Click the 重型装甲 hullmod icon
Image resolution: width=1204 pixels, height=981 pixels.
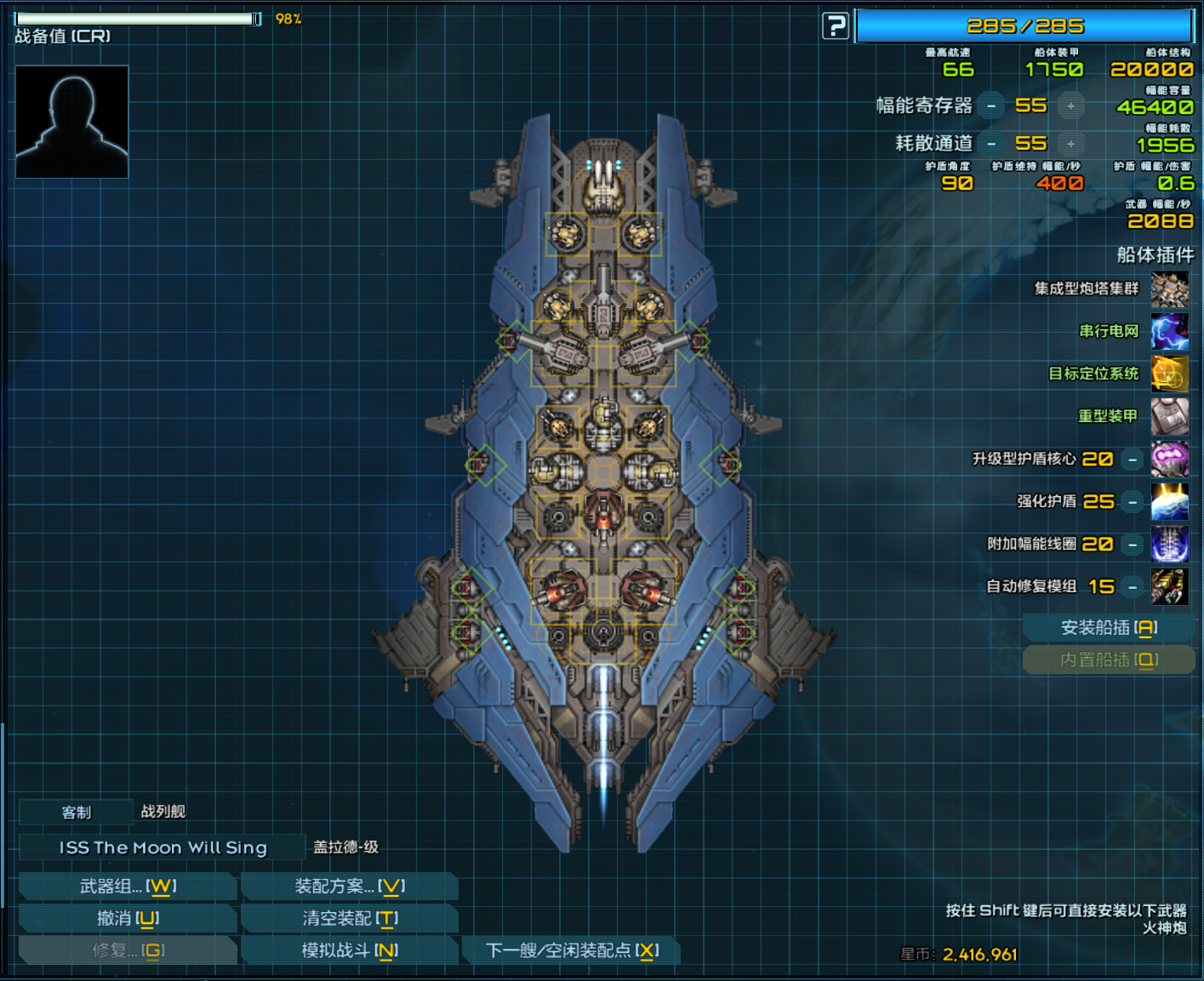point(1169,417)
